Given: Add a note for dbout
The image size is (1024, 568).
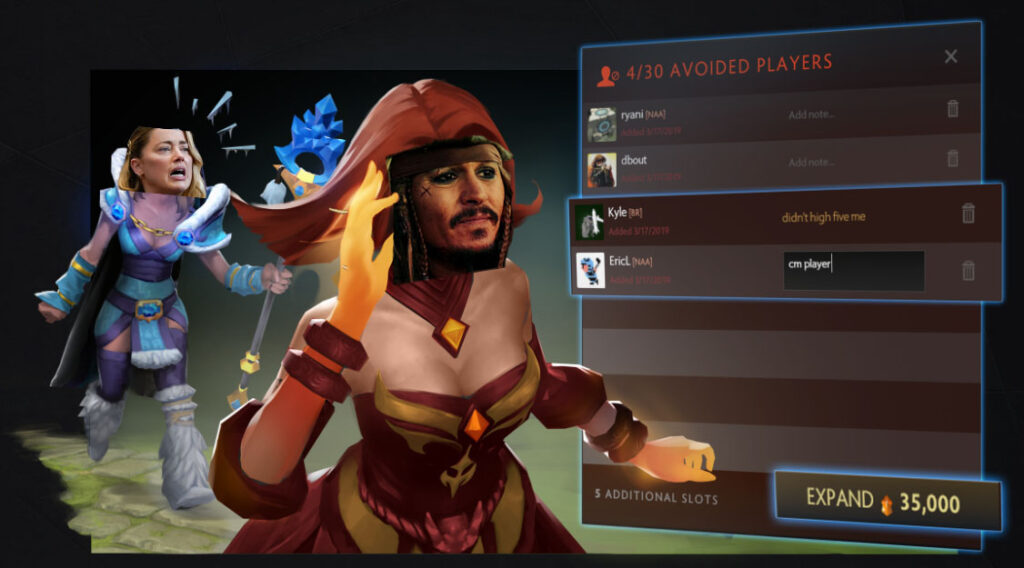Looking at the screenshot, I should (x=812, y=162).
